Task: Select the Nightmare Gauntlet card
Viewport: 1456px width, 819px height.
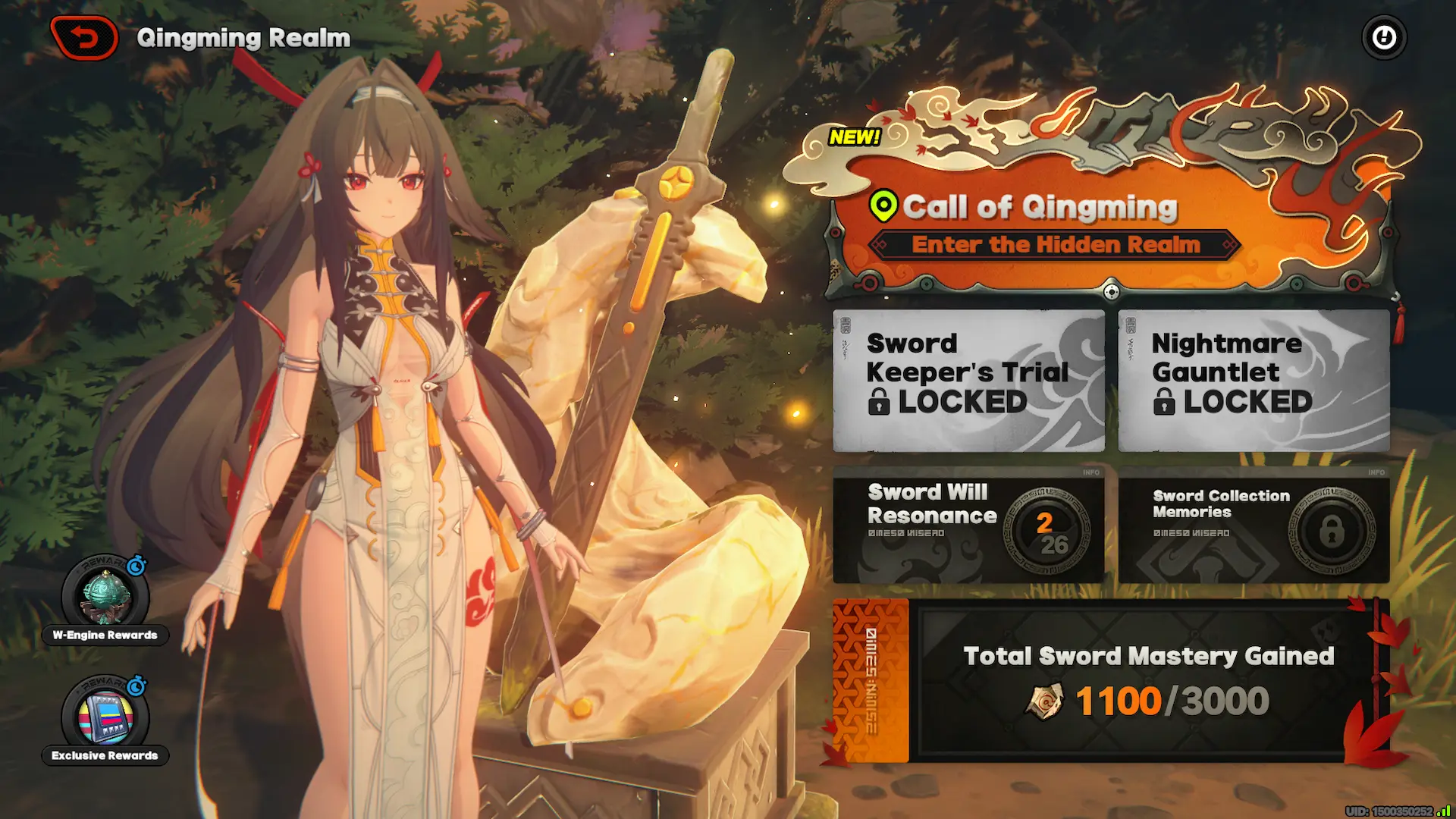Action: (1253, 378)
